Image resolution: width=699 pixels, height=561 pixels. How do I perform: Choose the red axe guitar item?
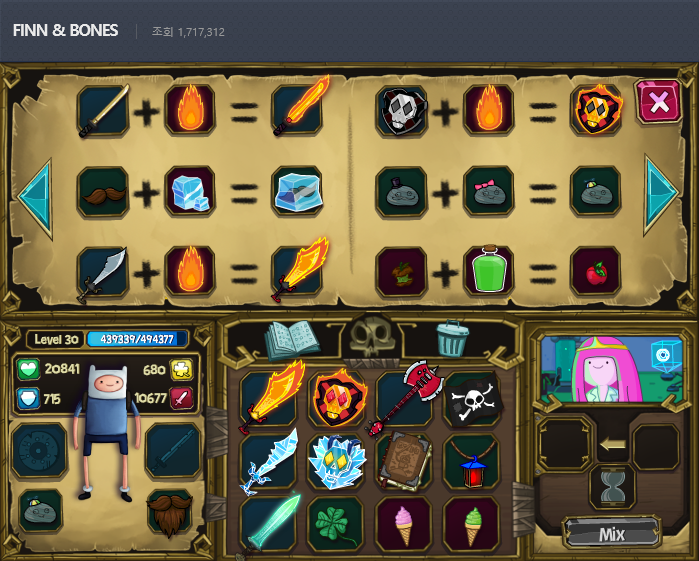pos(403,398)
